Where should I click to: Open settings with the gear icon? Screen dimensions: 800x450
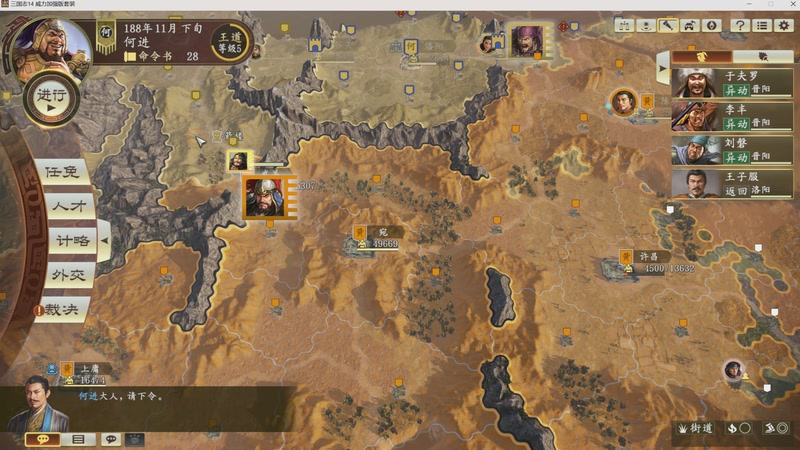coord(784,25)
